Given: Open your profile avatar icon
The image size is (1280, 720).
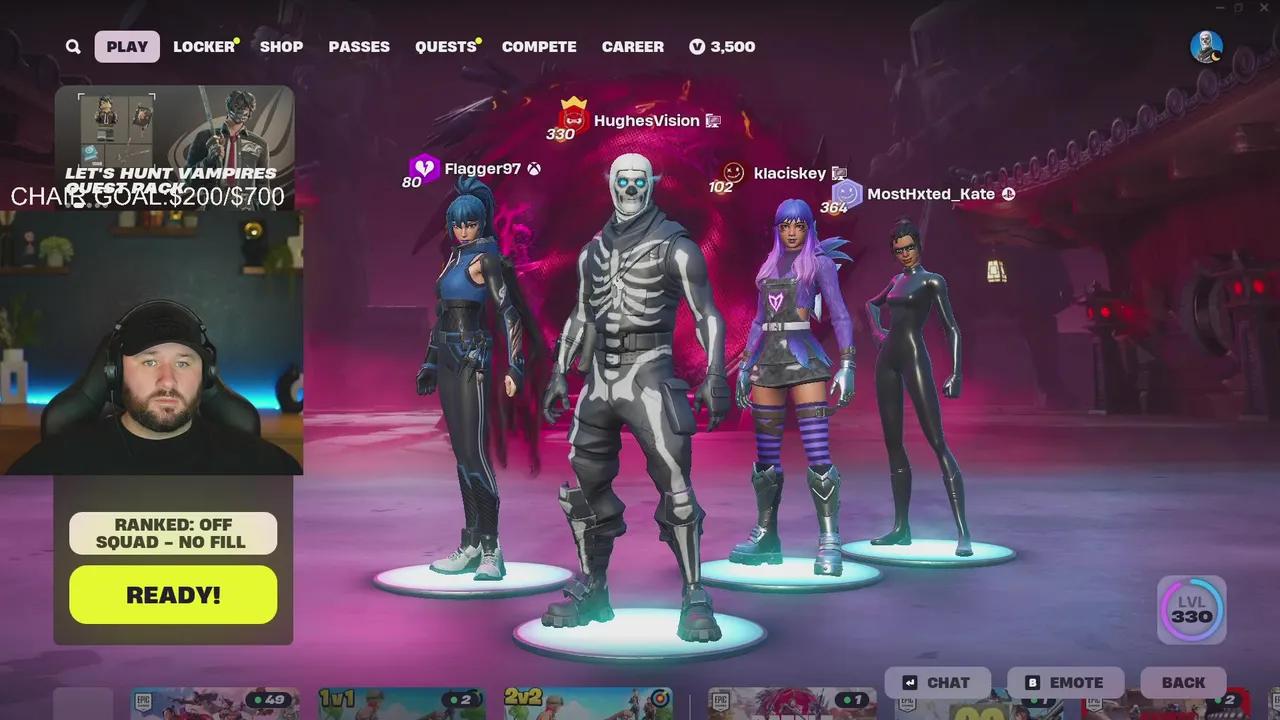Looking at the screenshot, I should pos(1207,46).
